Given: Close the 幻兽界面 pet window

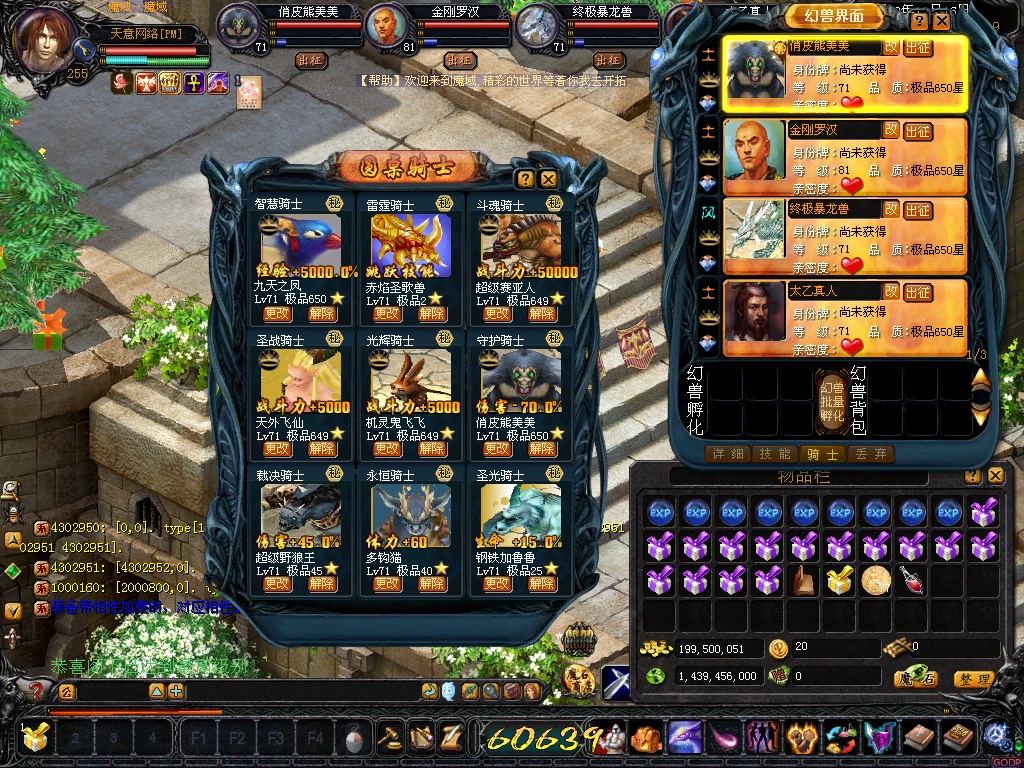Looking at the screenshot, I should (942, 21).
